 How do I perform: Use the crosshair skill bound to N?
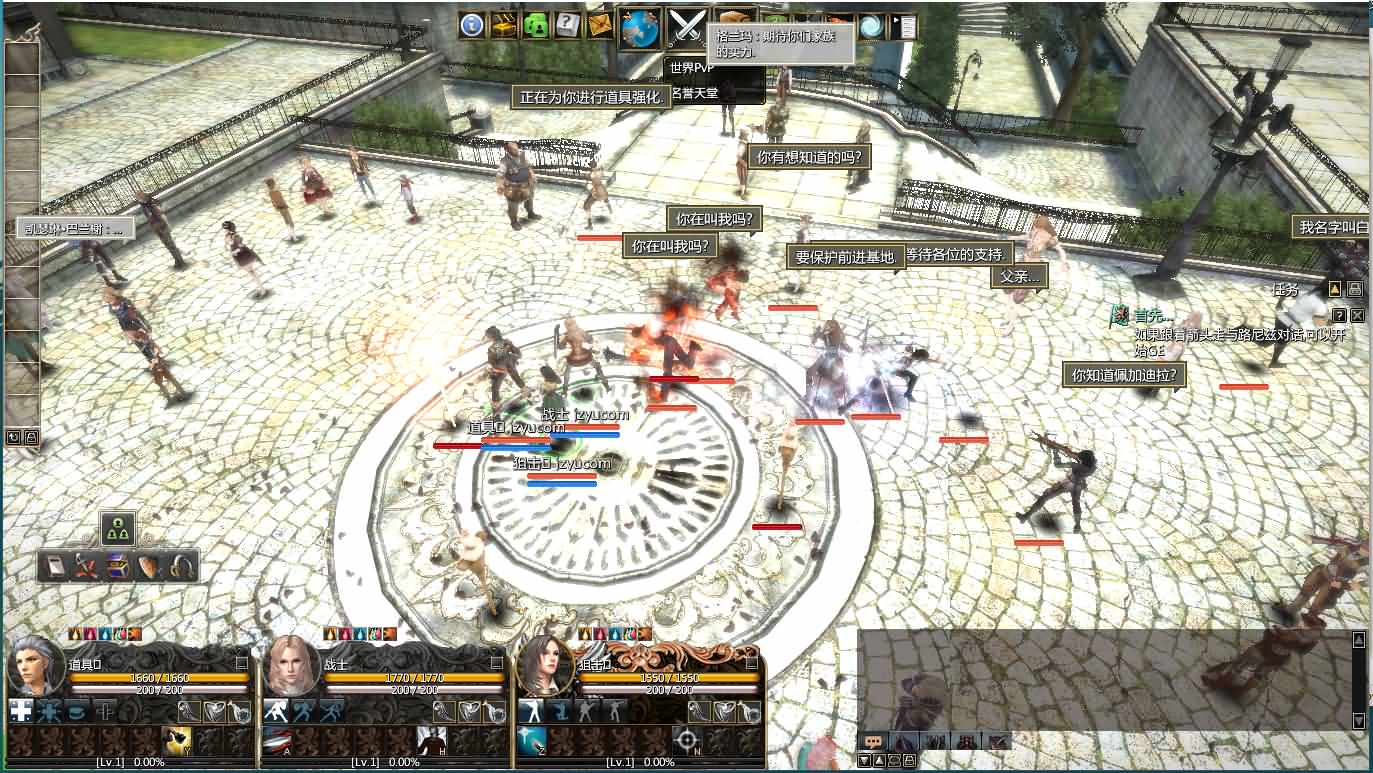[x=686, y=741]
